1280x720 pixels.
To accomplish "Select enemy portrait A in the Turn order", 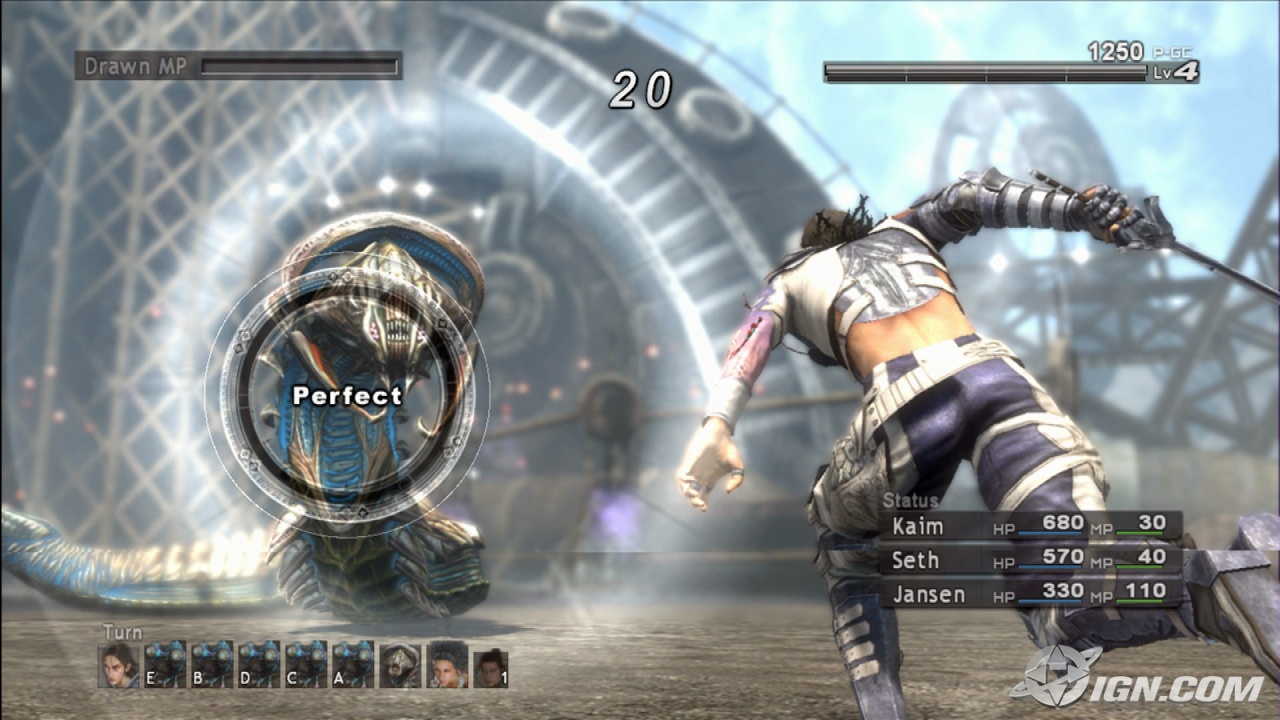I will click(x=355, y=665).
